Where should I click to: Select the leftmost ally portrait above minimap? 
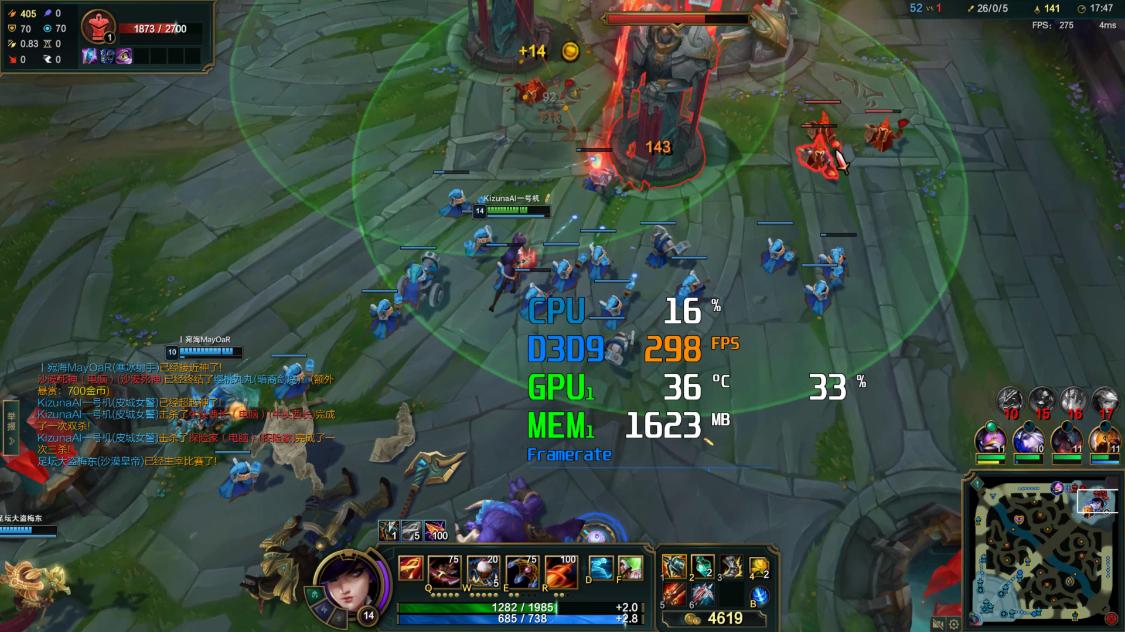click(x=989, y=440)
